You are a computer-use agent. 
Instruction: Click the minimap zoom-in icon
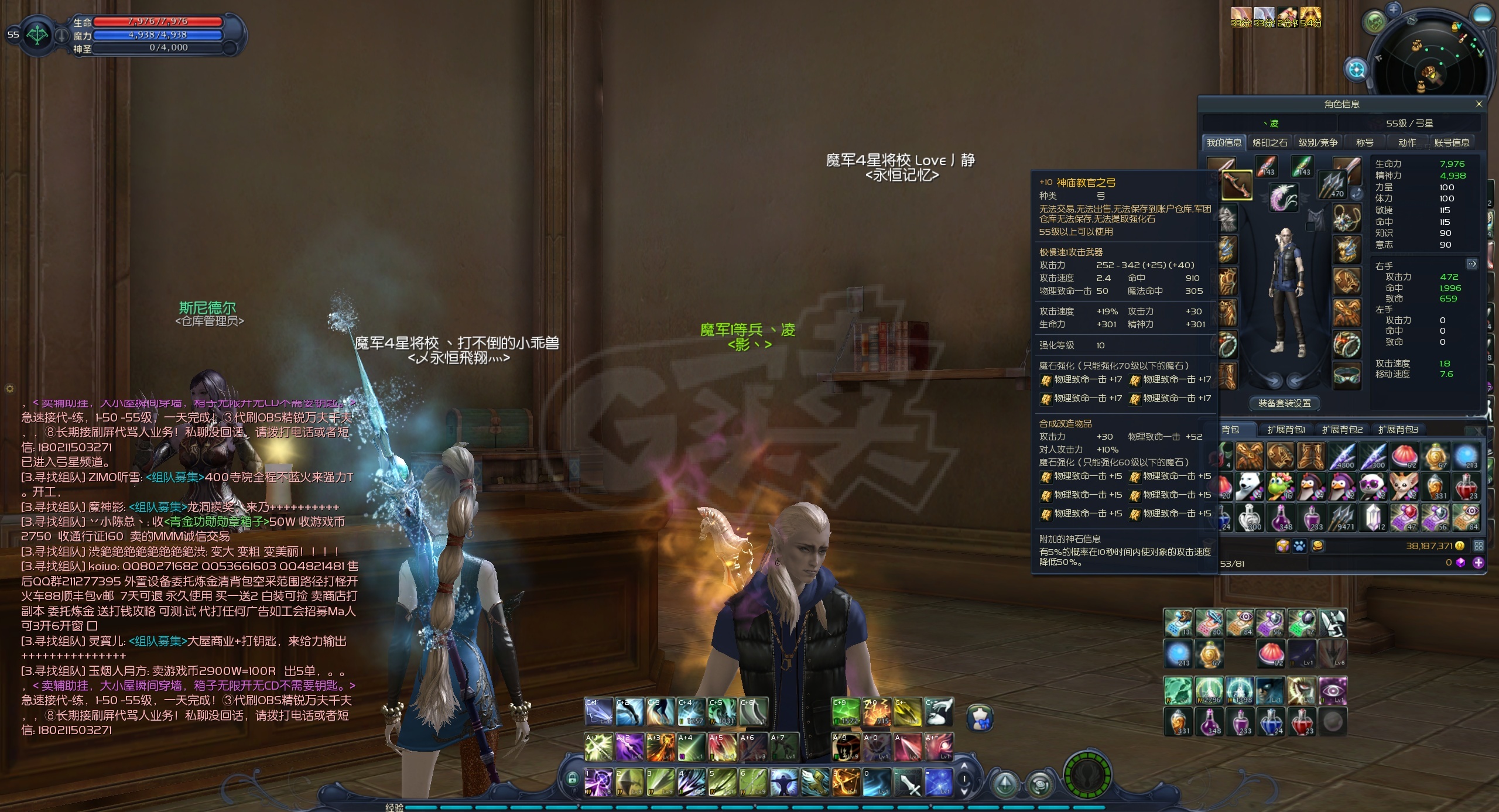(1394, 9)
